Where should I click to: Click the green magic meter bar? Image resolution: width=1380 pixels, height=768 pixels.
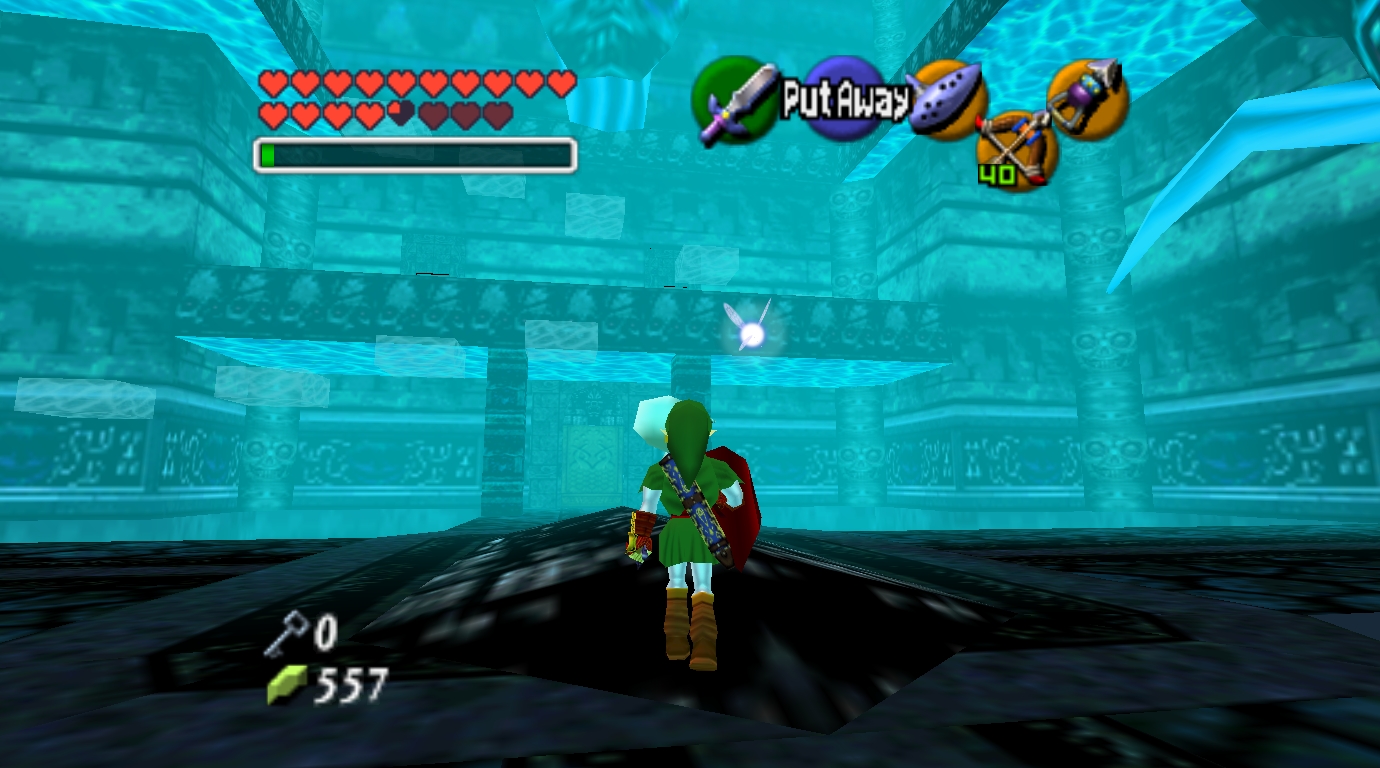pos(270,155)
